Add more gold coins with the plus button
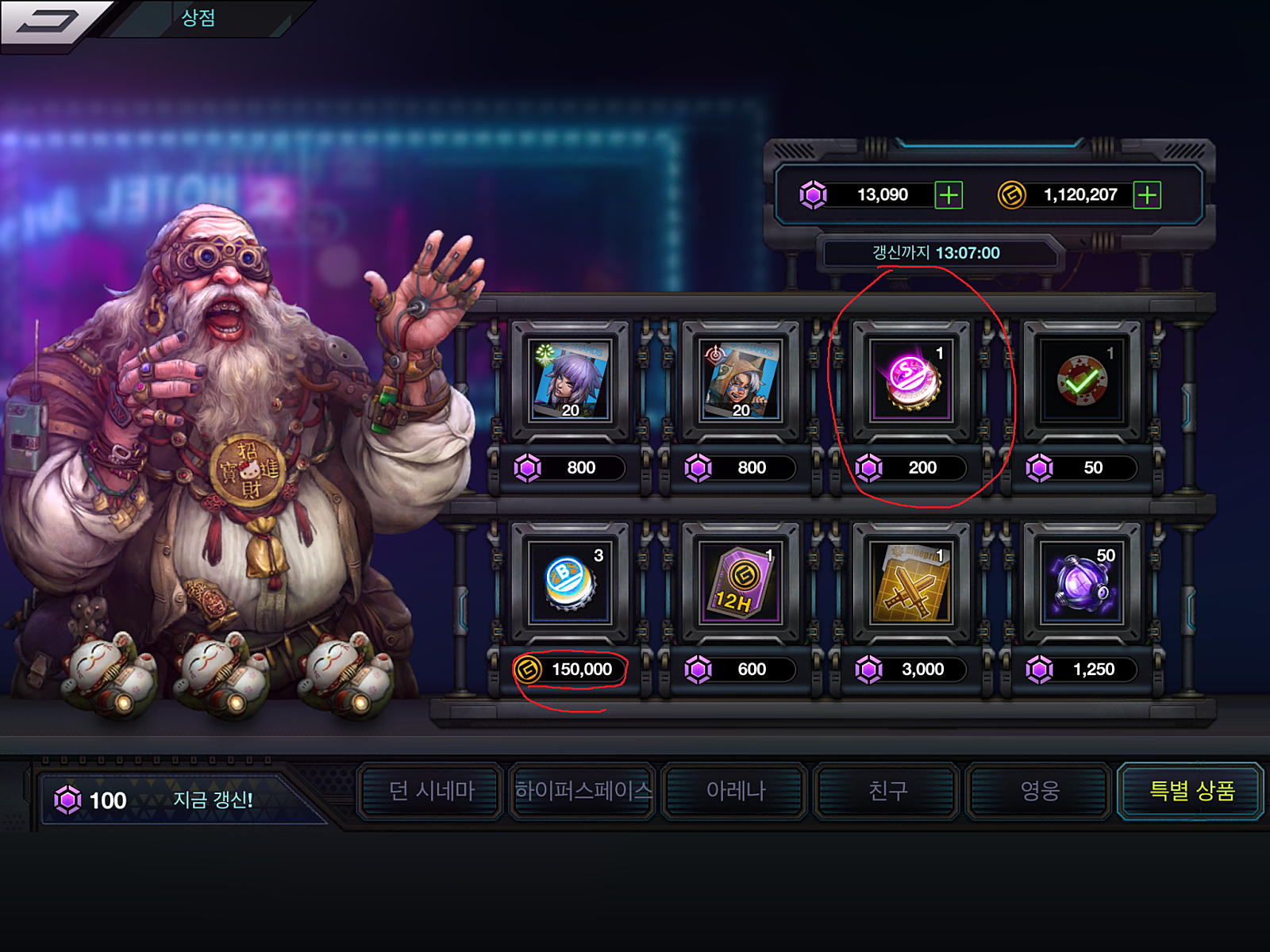 [1147, 195]
